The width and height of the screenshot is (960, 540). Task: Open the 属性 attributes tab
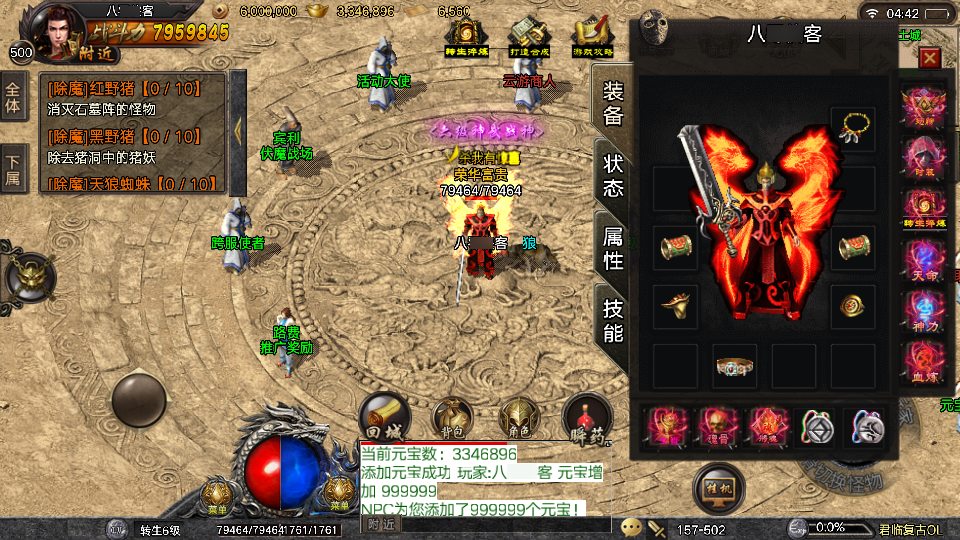[613, 248]
